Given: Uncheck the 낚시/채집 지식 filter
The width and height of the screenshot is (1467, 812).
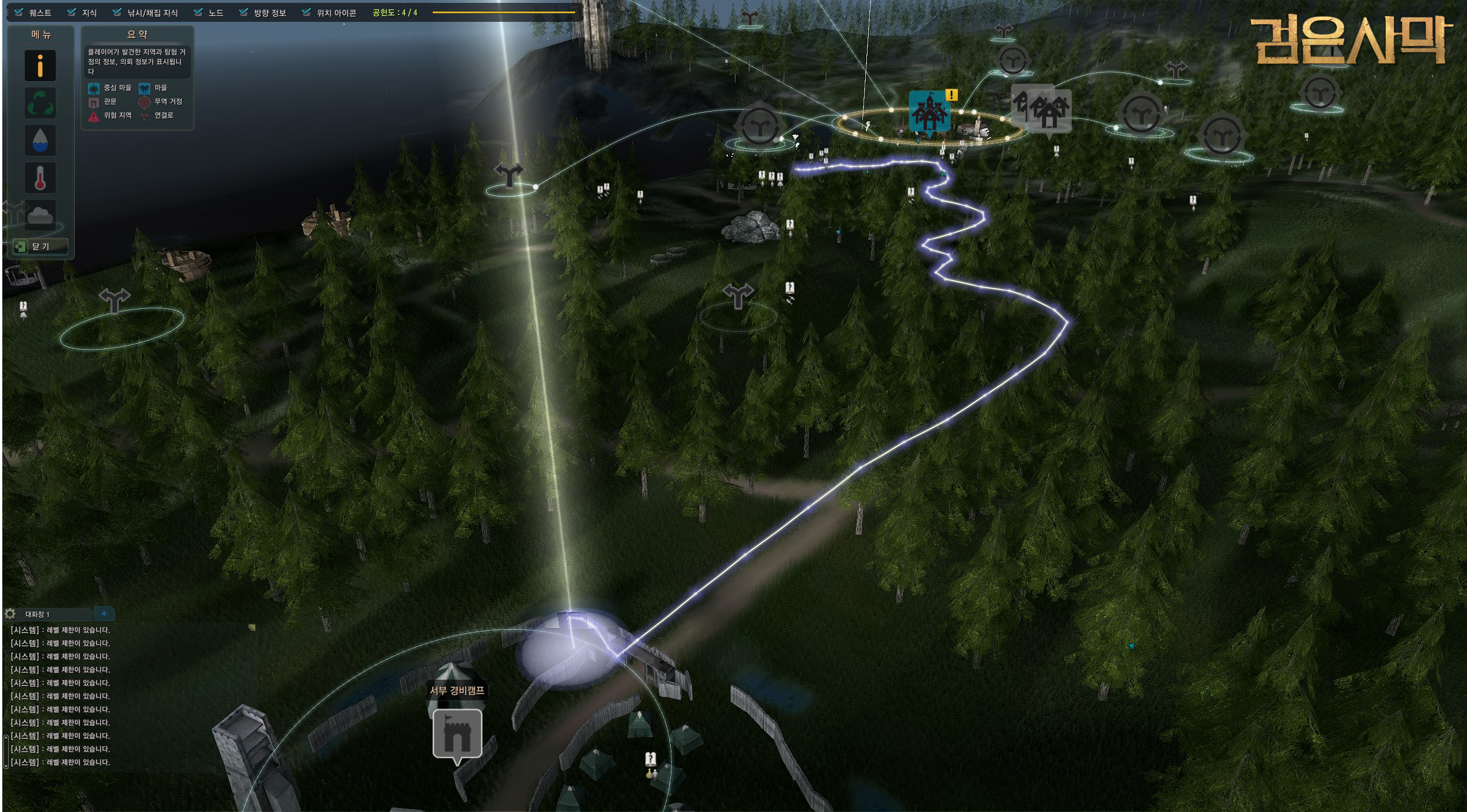Looking at the screenshot, I should (117, 12).
